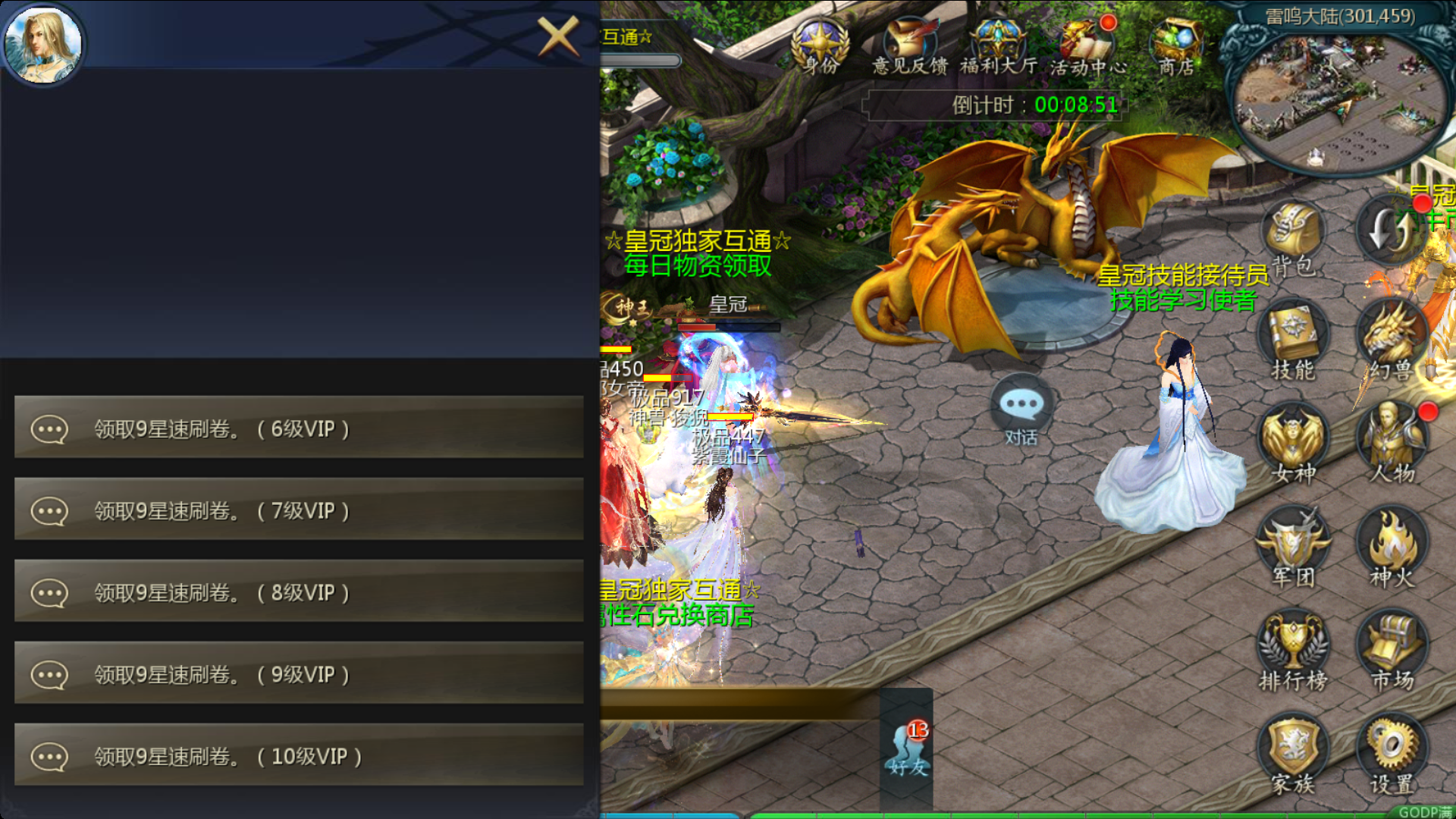Screen dimensions: 1456x819
Task: Open the 身份 identity icon
Action: click(821, 47)
